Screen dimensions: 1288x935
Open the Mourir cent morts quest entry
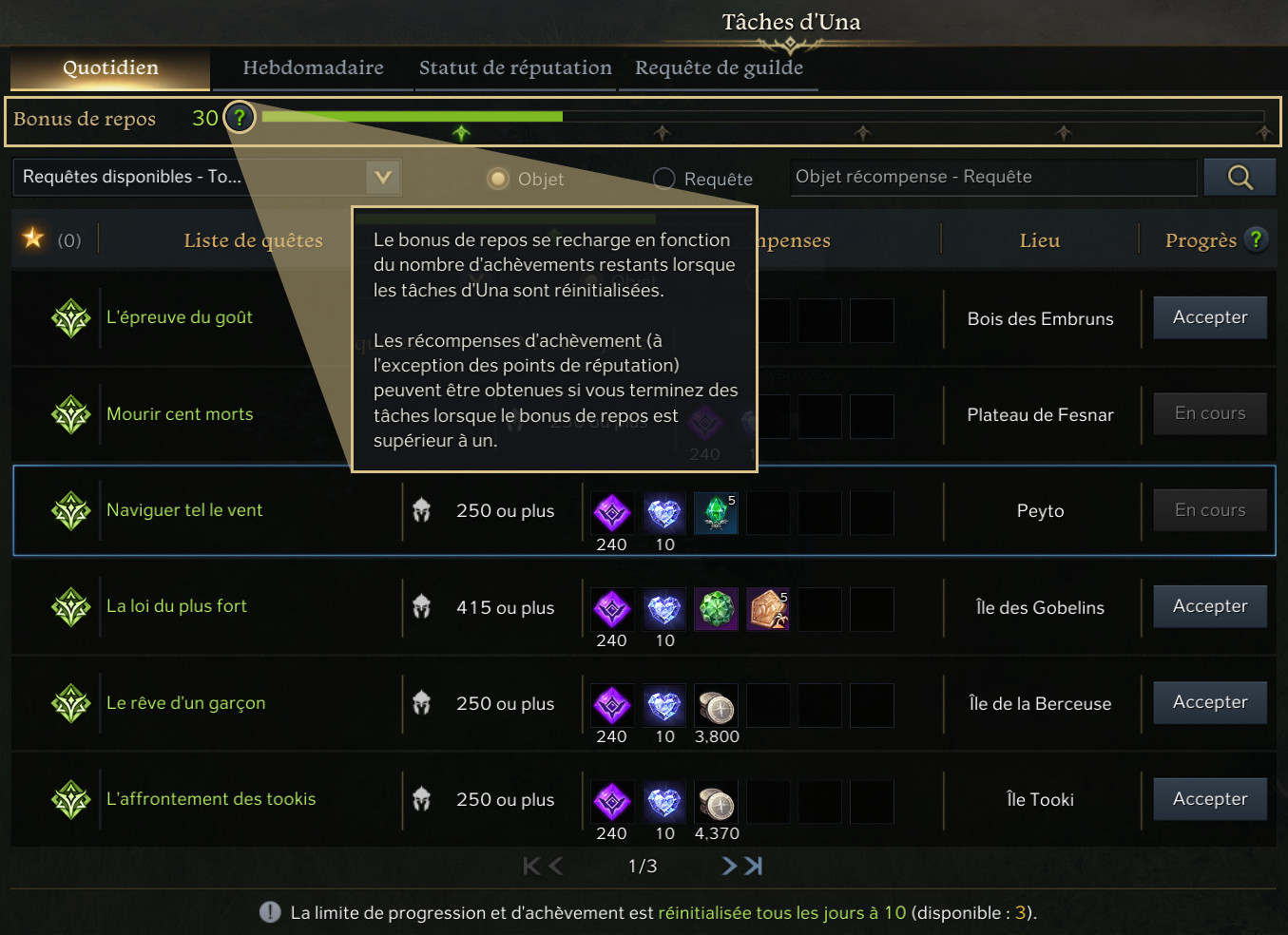coord(180,414)
